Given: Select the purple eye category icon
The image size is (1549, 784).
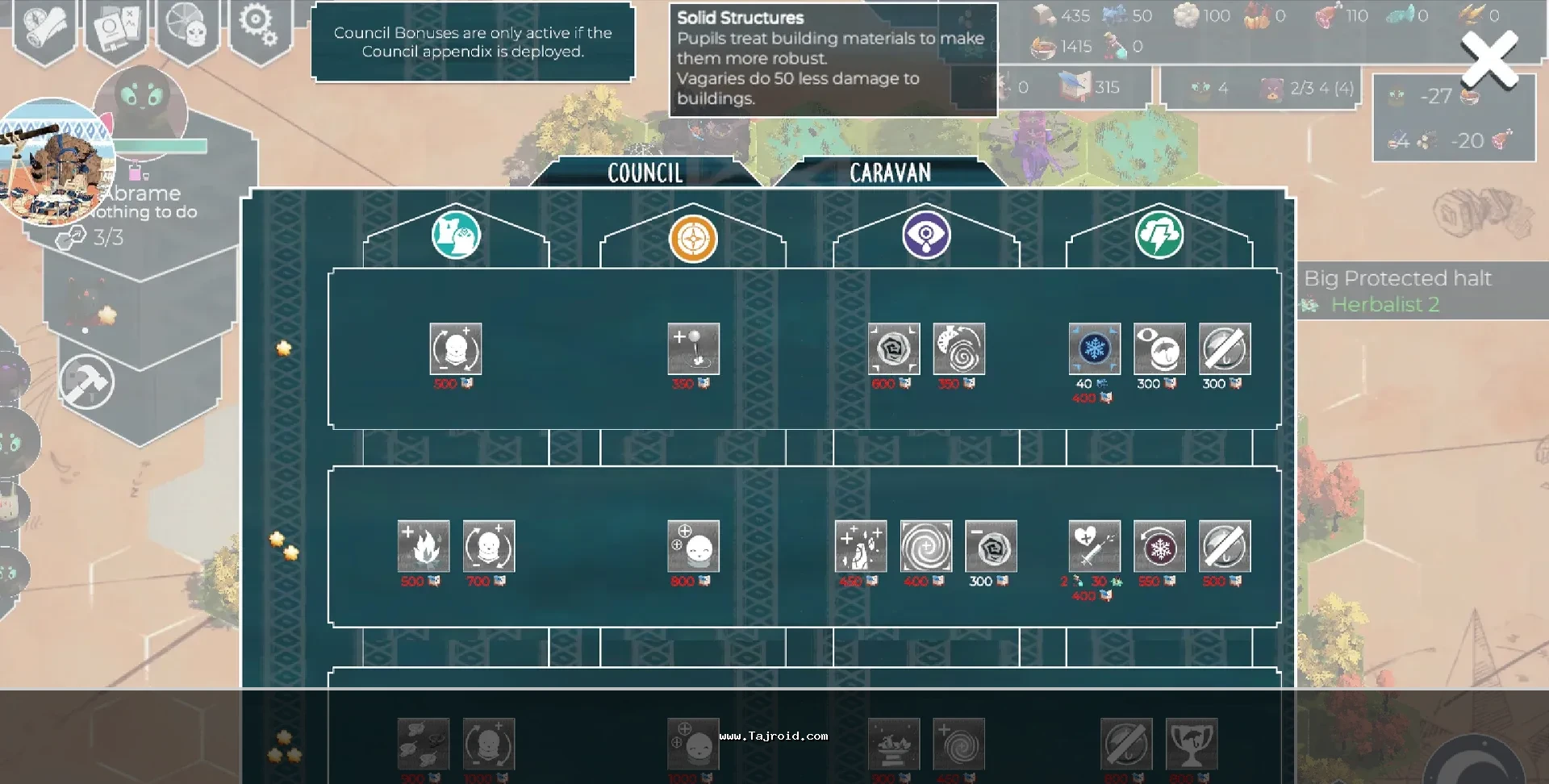Looking at the screenshot, I should (x=926, y=236).
